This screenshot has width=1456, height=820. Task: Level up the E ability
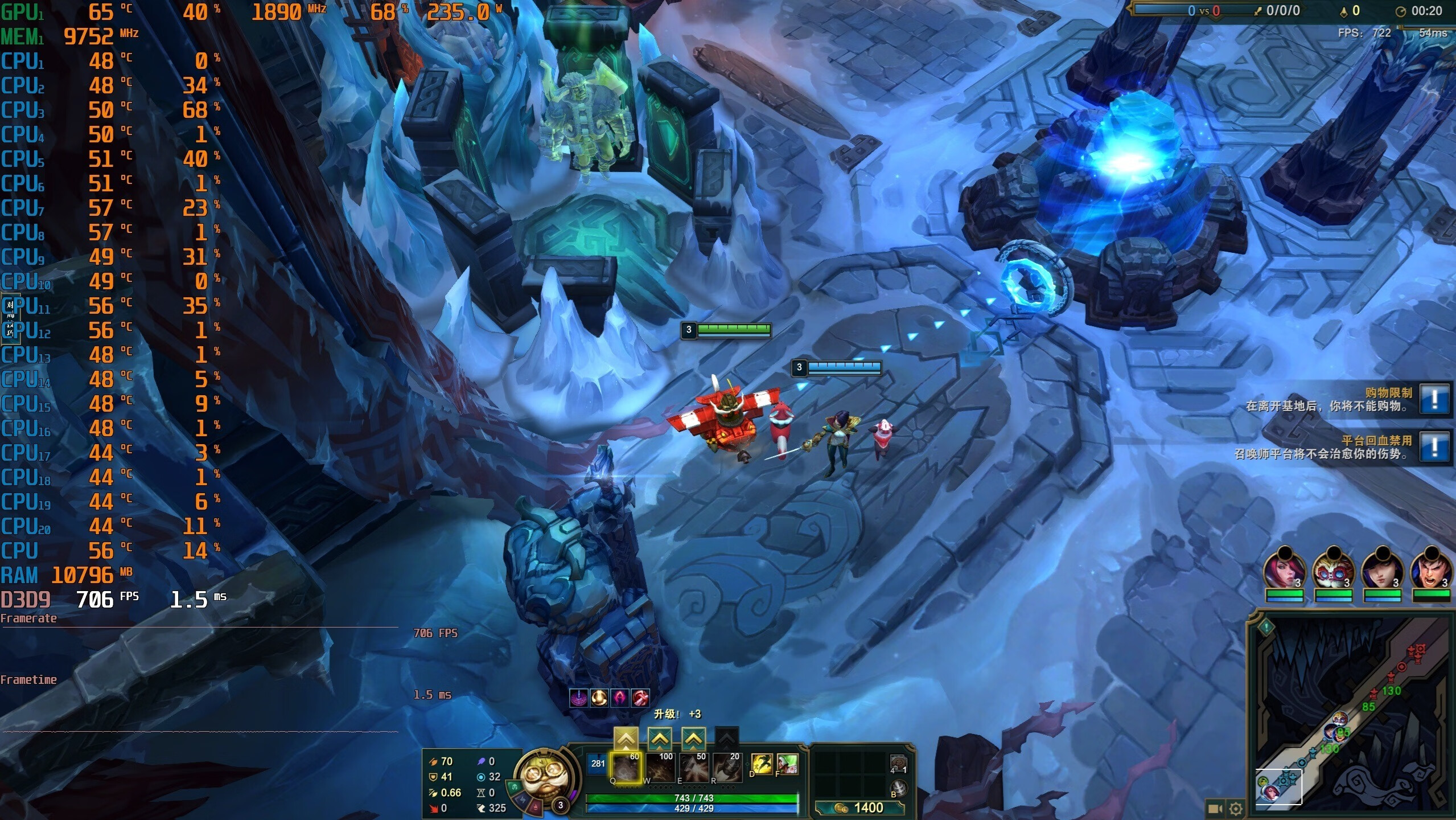693,739
